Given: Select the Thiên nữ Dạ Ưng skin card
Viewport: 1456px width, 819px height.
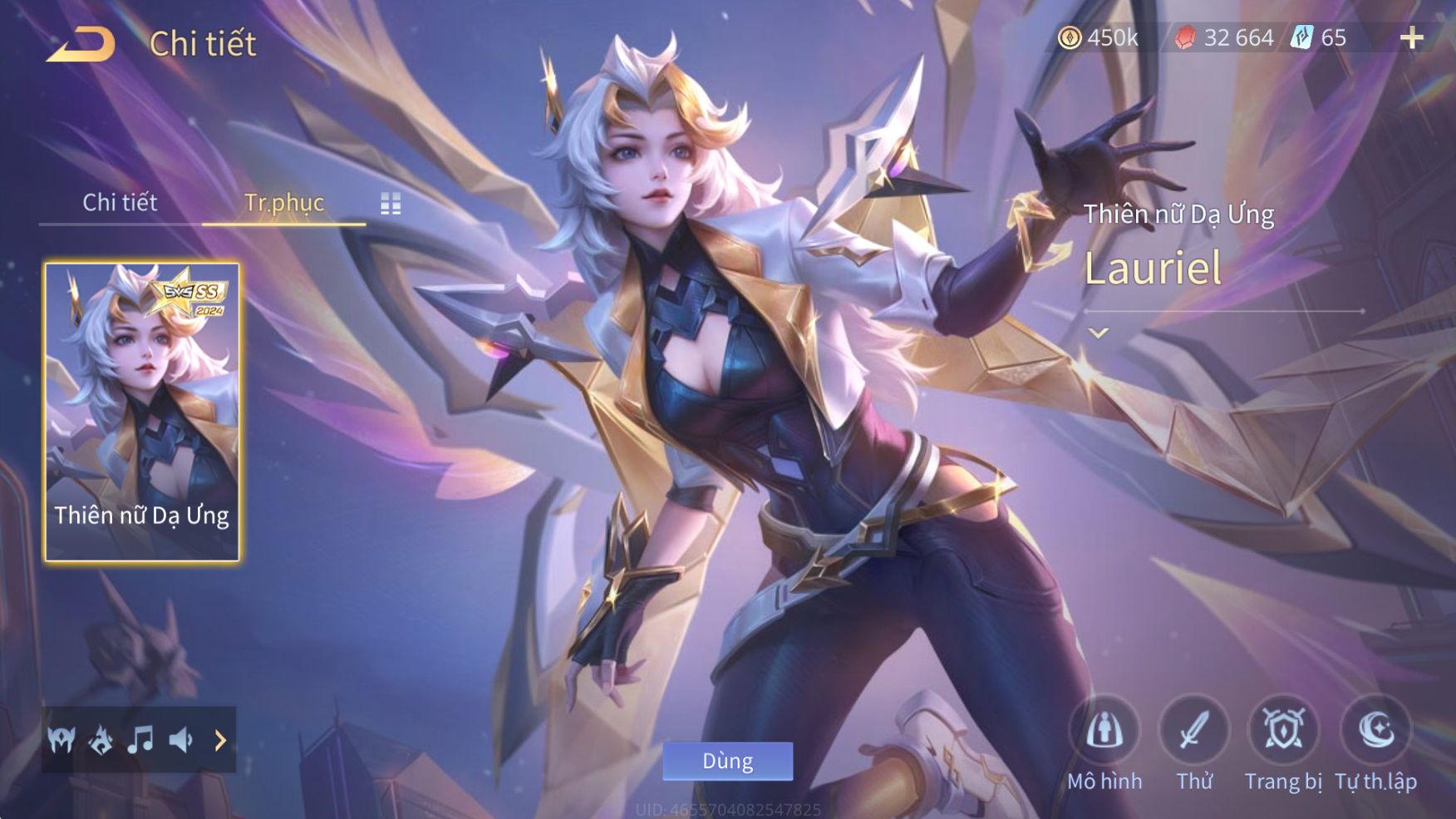Looking at the screenshot, I should pos(142,412).
